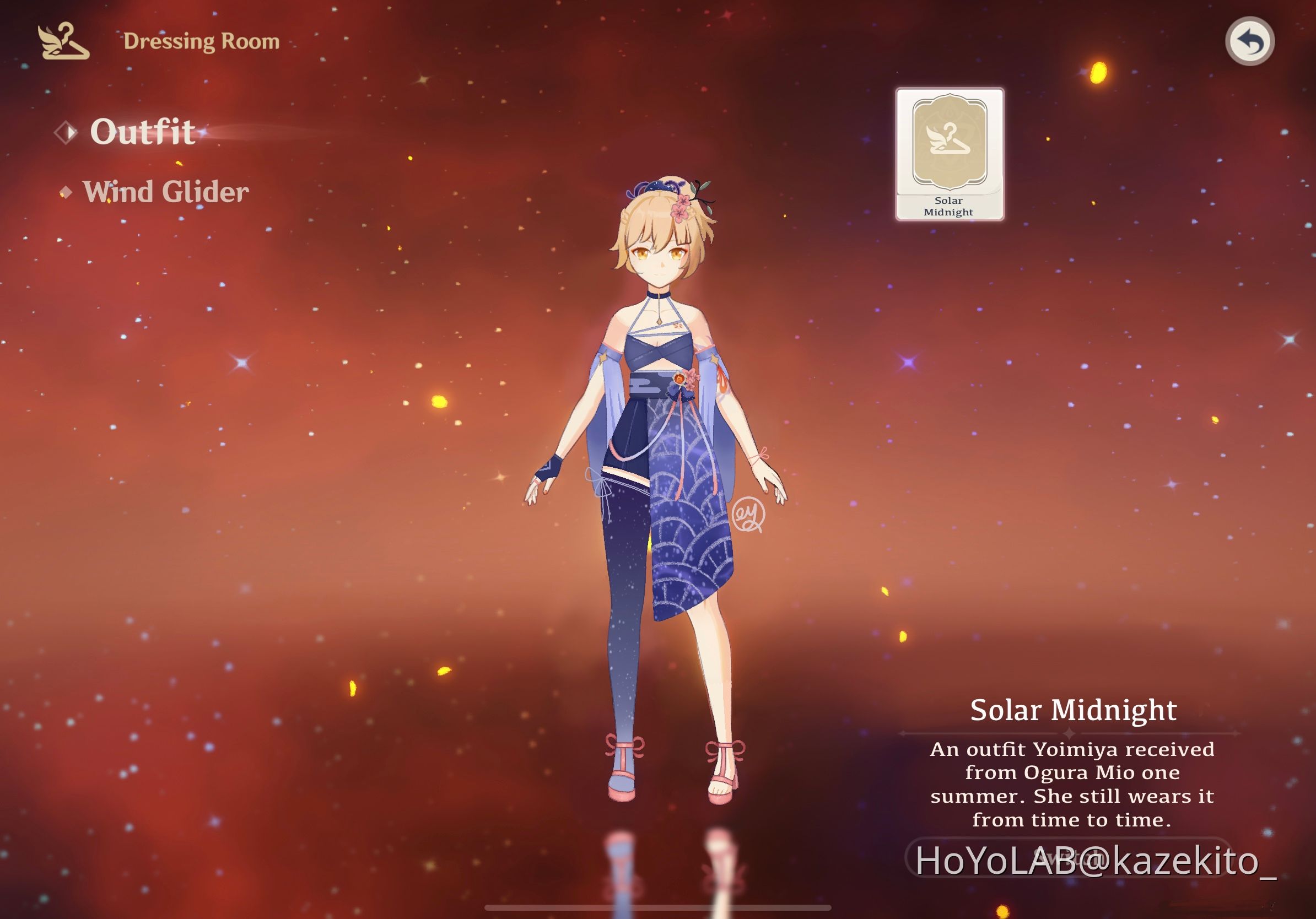This screenshot has height=919, width=1316.
Task: Select the winged hanger icon on Solar Midnight card
Action: tap(948, 140)
